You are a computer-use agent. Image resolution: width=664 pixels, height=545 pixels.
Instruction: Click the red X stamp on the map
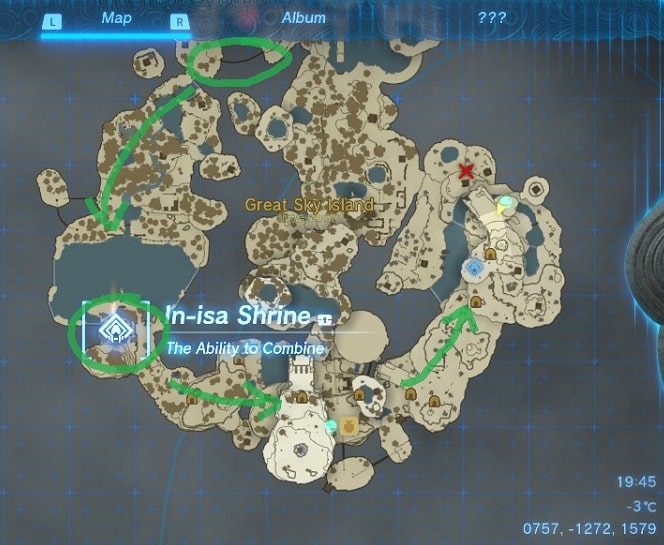[x=465, y=172]
